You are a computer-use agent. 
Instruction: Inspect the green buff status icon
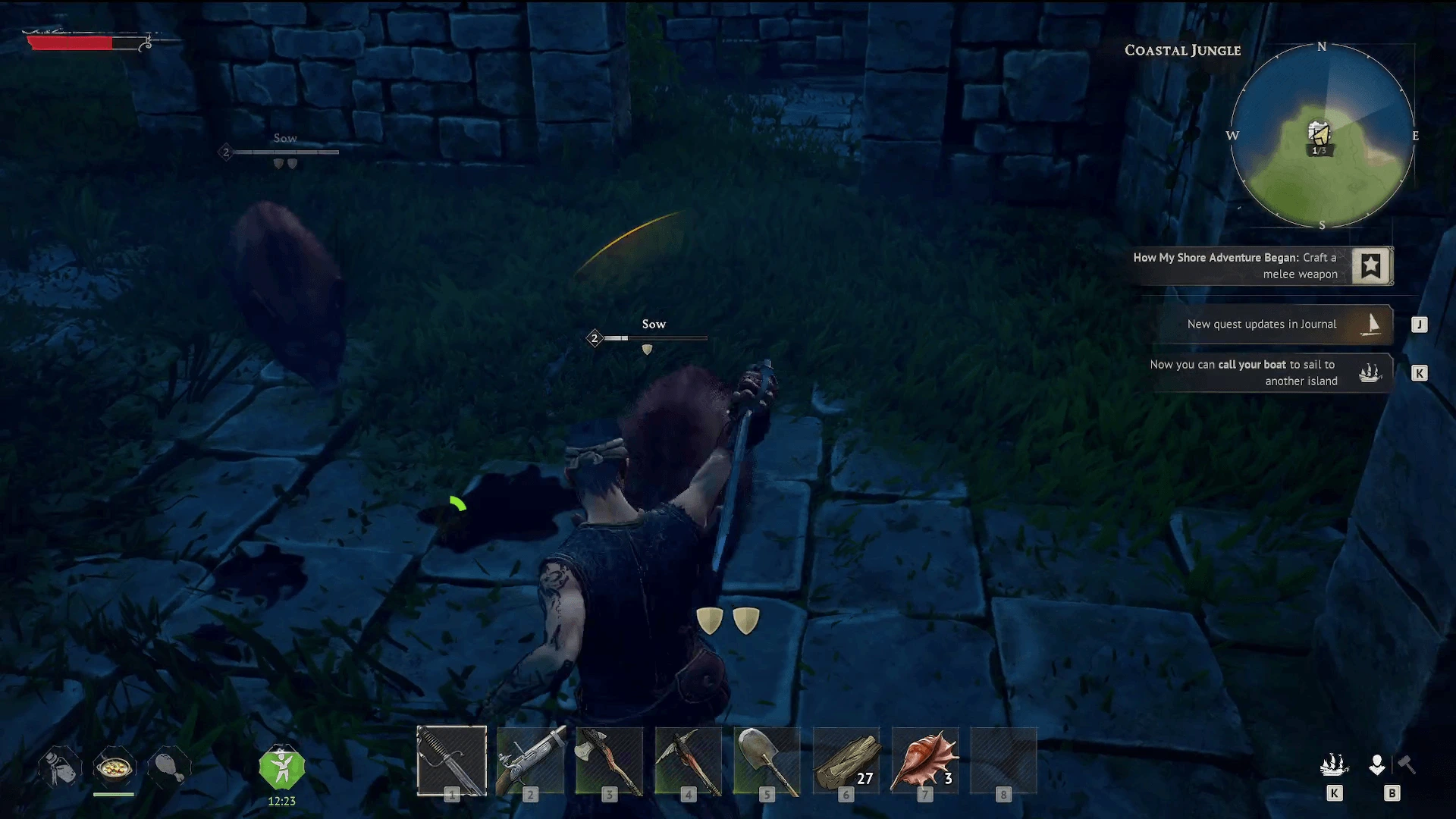click(x=281, y=768)
